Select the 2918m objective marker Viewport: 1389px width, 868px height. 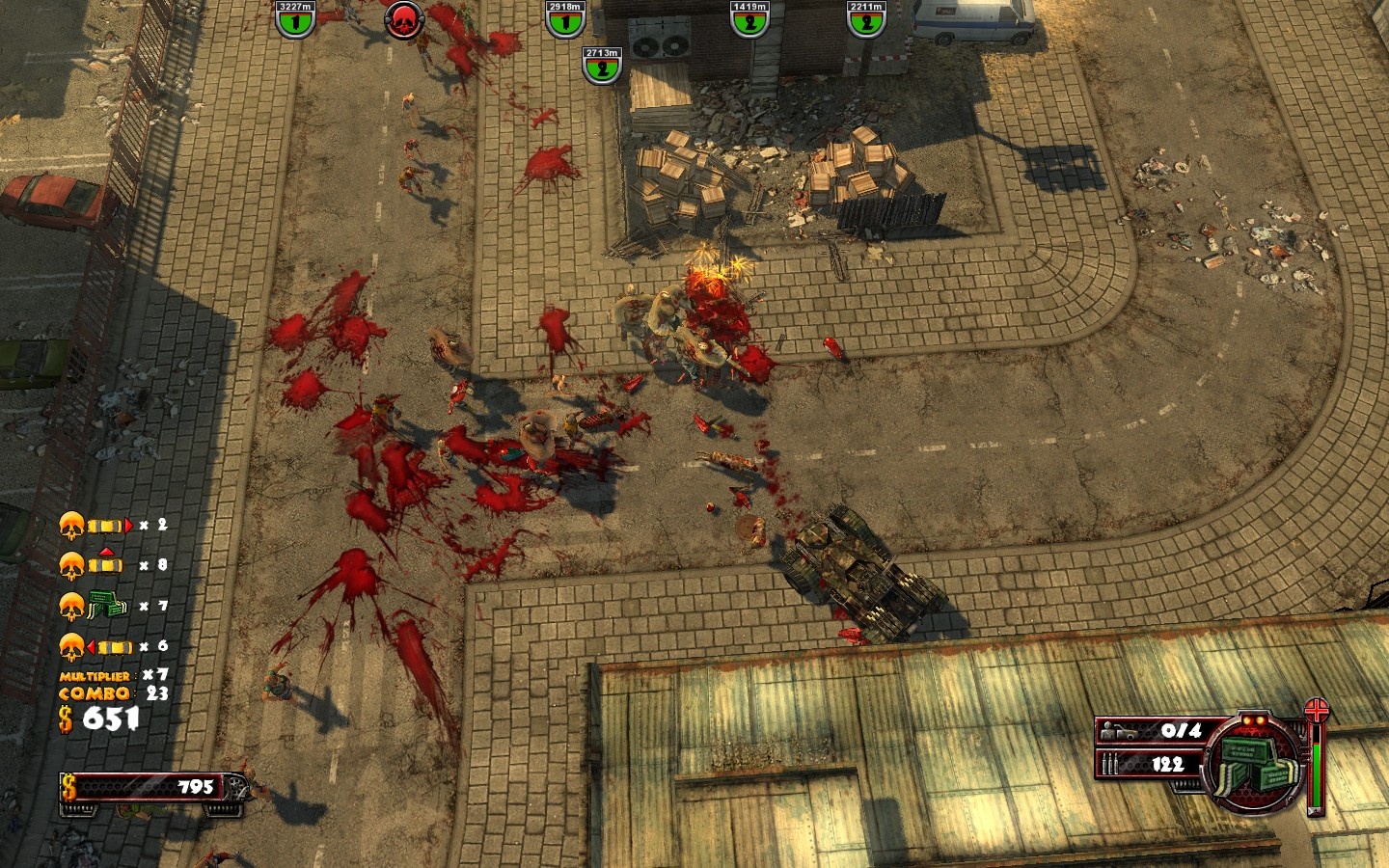[x=565, y=19]
